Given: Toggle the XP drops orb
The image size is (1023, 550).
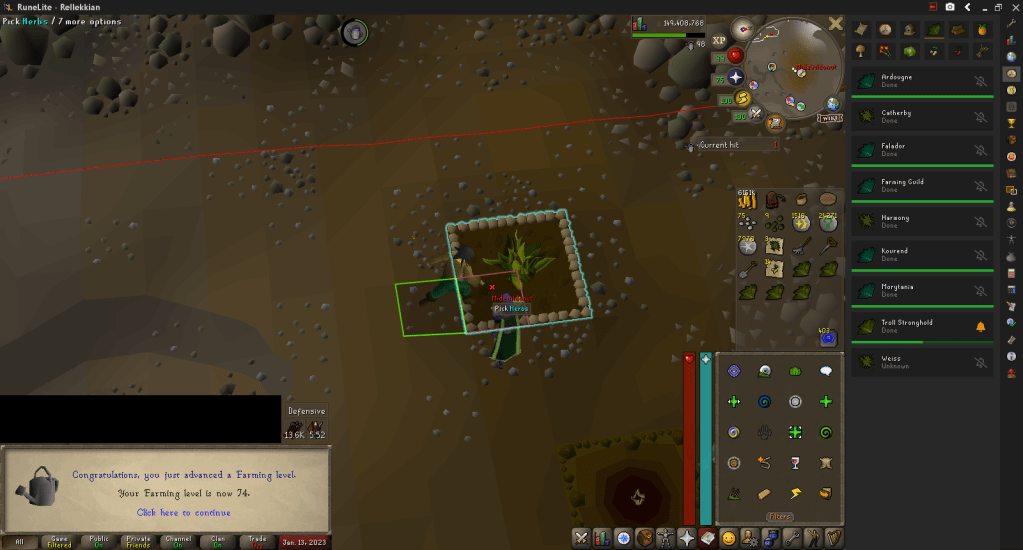Looking at the screenshot, I should tap(719, 42).
